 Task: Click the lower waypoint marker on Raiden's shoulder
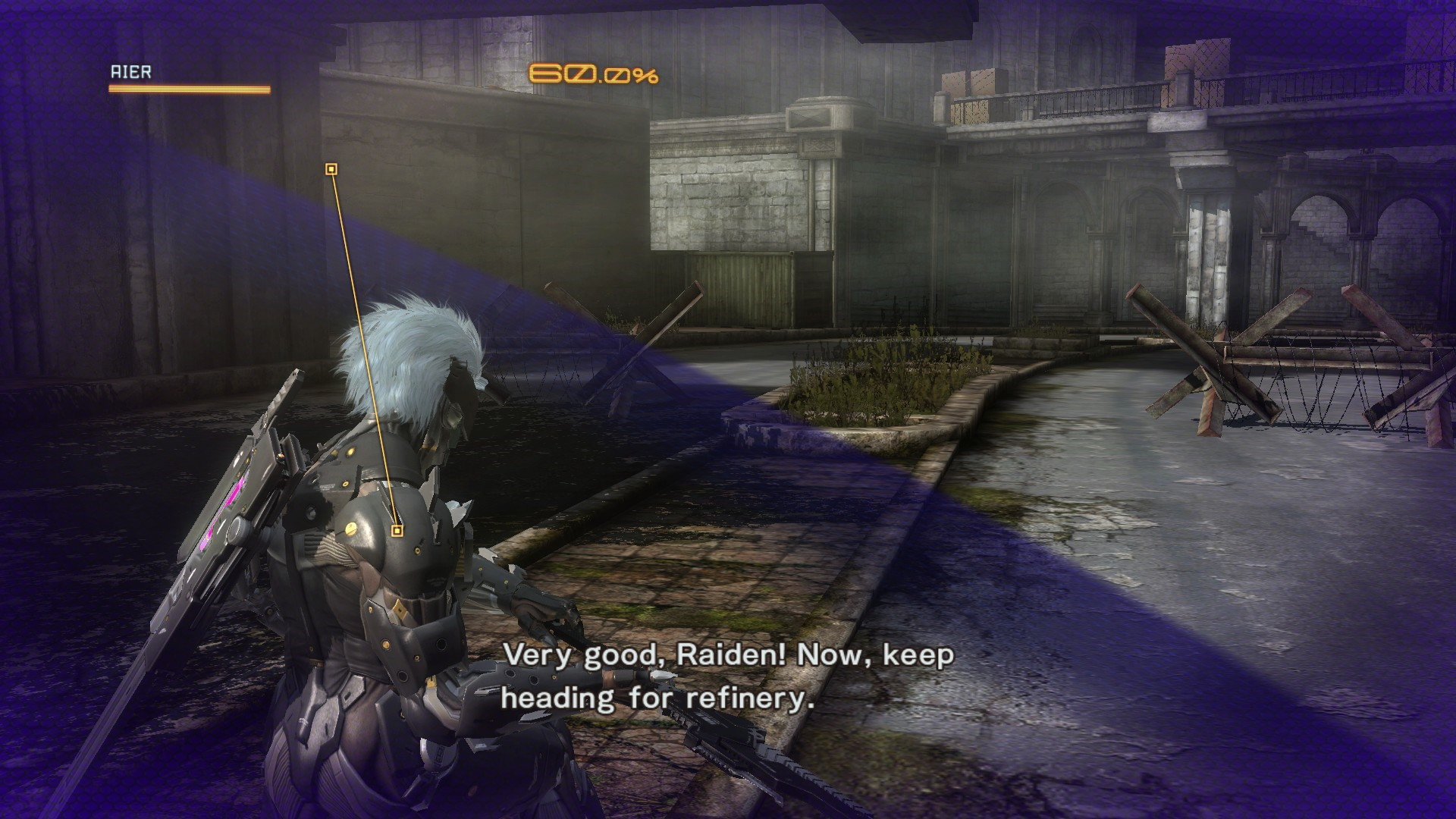click(x=396, y=531)
